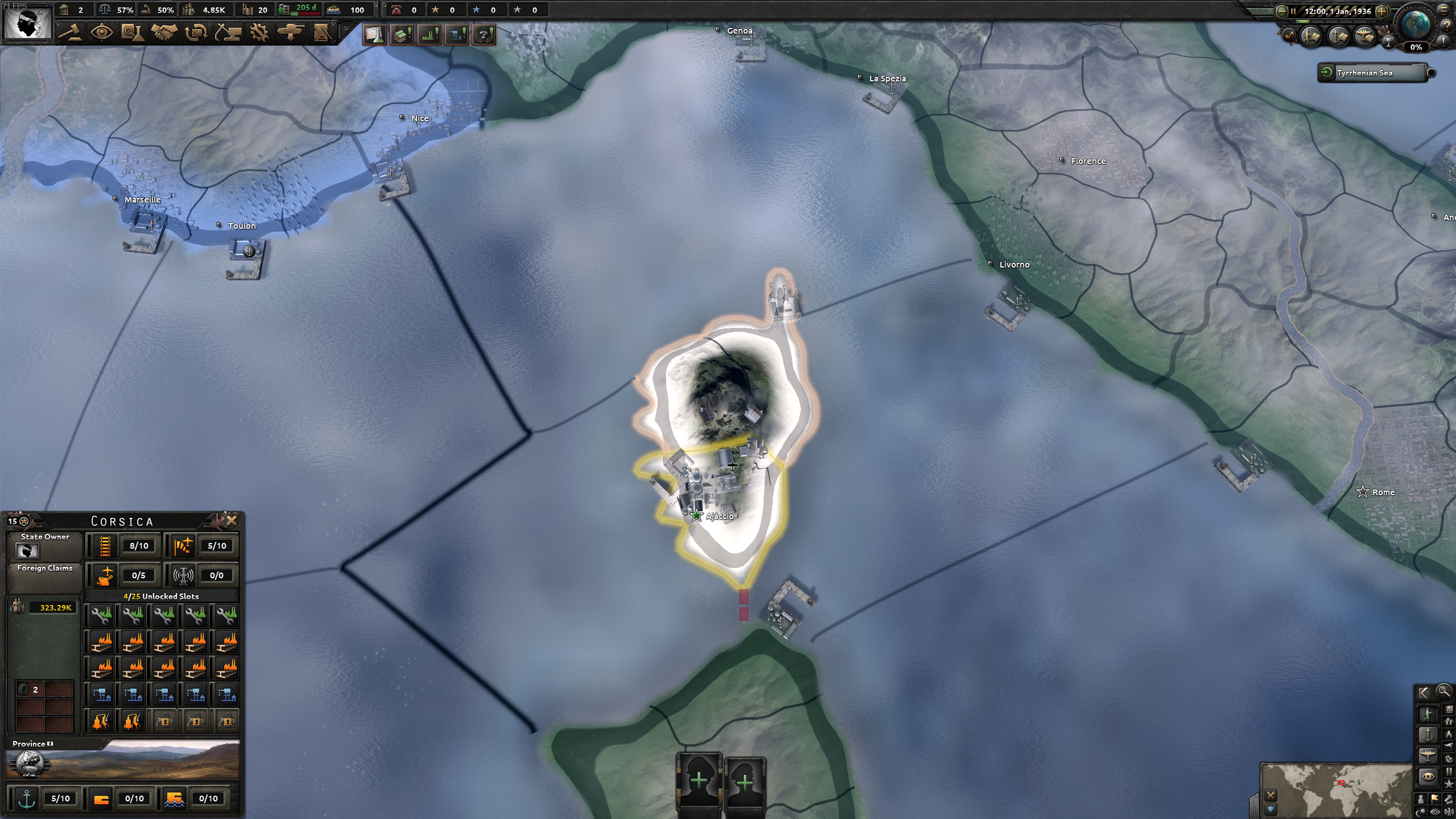Click the research reminder alert icon
The image size is (1456, 819).
(x=374, y=35)
